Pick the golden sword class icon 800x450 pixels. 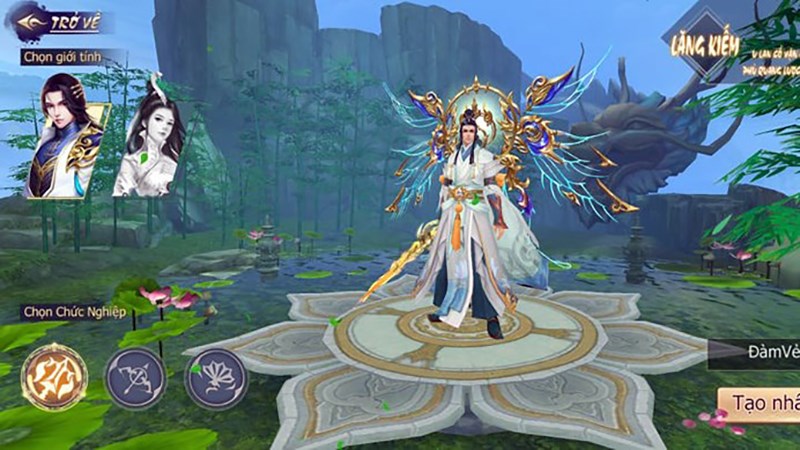tap(54, 377)
